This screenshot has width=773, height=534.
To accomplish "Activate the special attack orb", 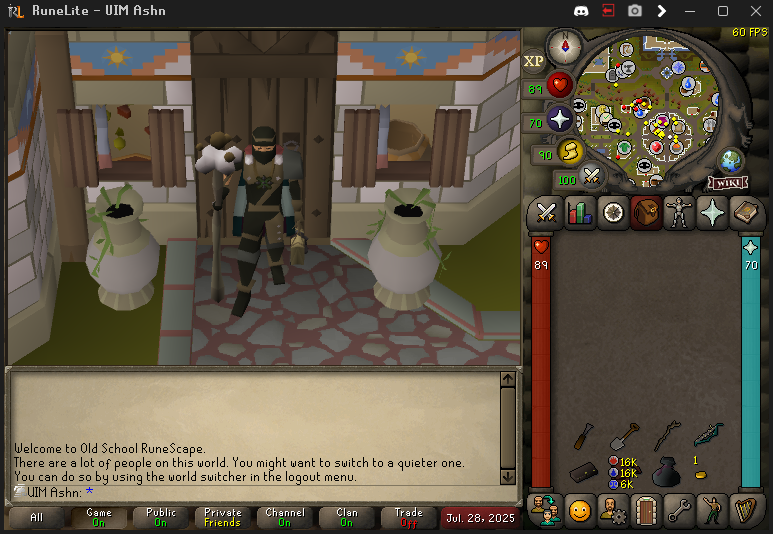I will click(593, 178).
